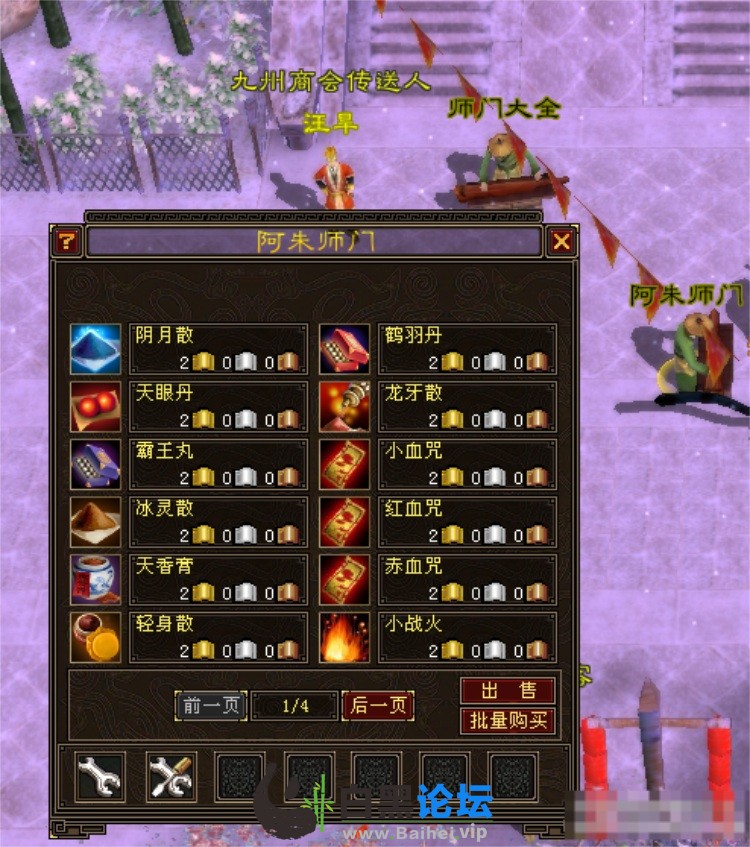This screenshot has height=847, width=750.
Task: Select the 鹤羽丹 item
Action: coord(344,349)
